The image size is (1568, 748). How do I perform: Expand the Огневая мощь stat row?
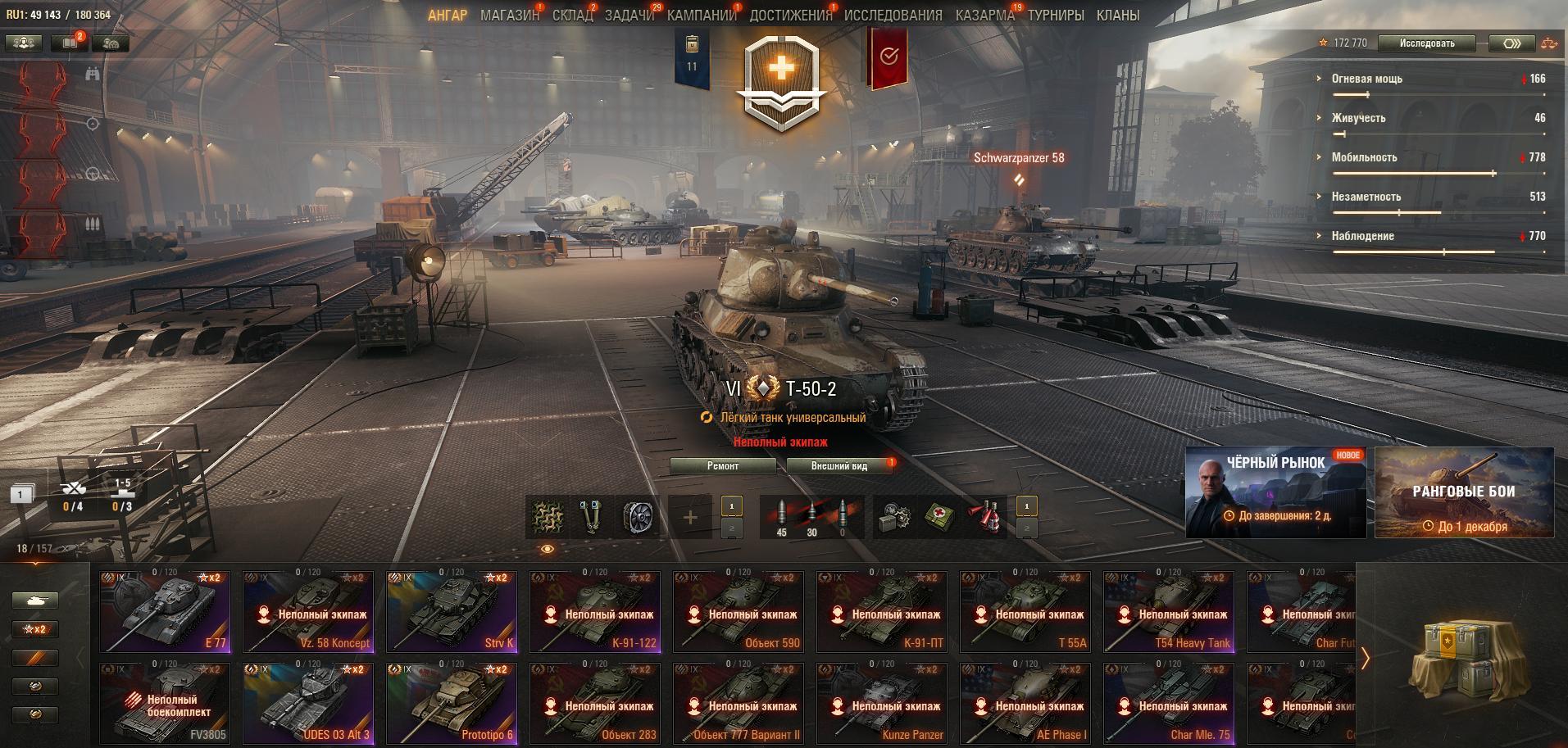tap(1366, 79)
